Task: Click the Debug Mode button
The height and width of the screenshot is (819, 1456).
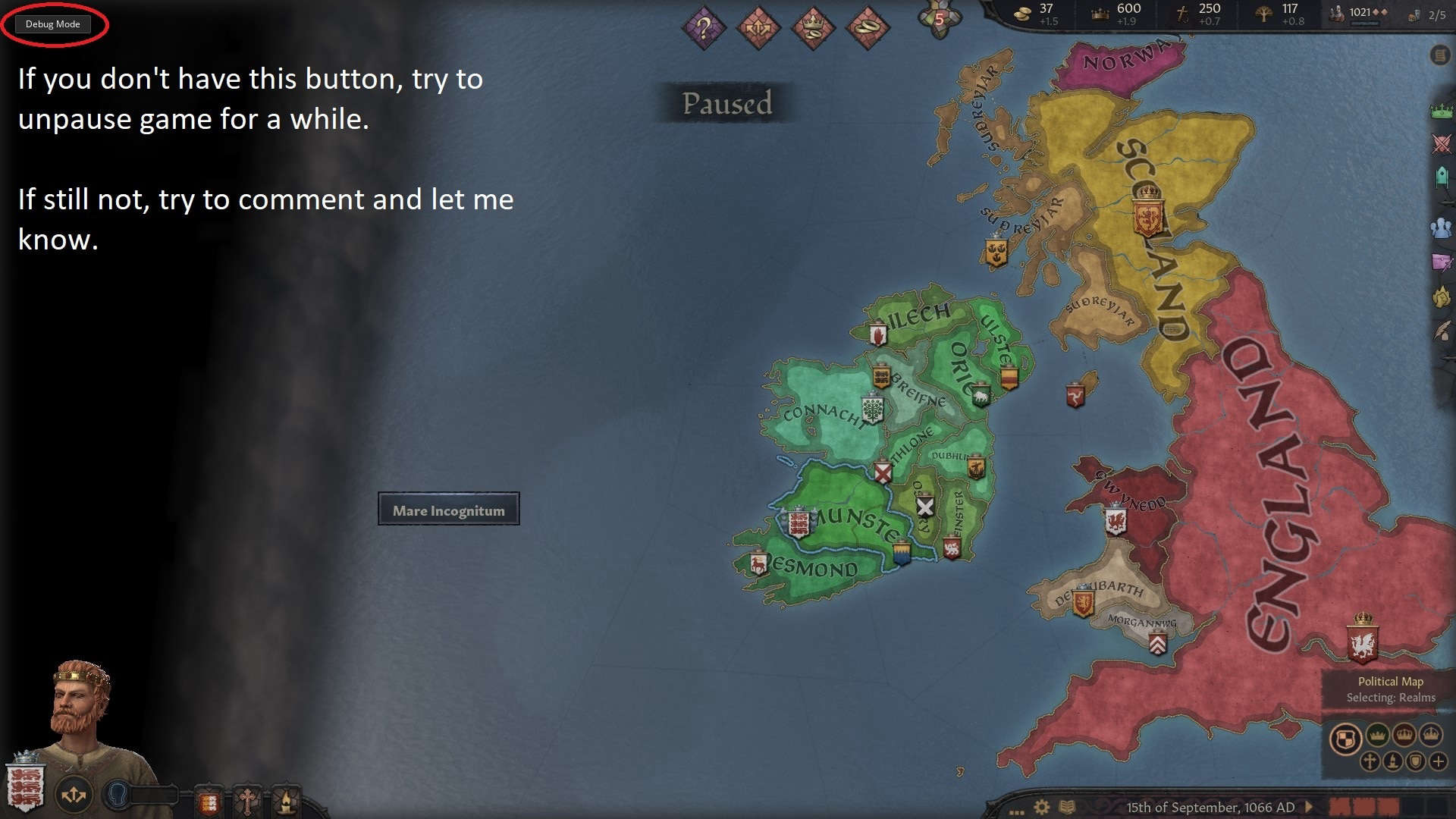Action: click(53, 24)
